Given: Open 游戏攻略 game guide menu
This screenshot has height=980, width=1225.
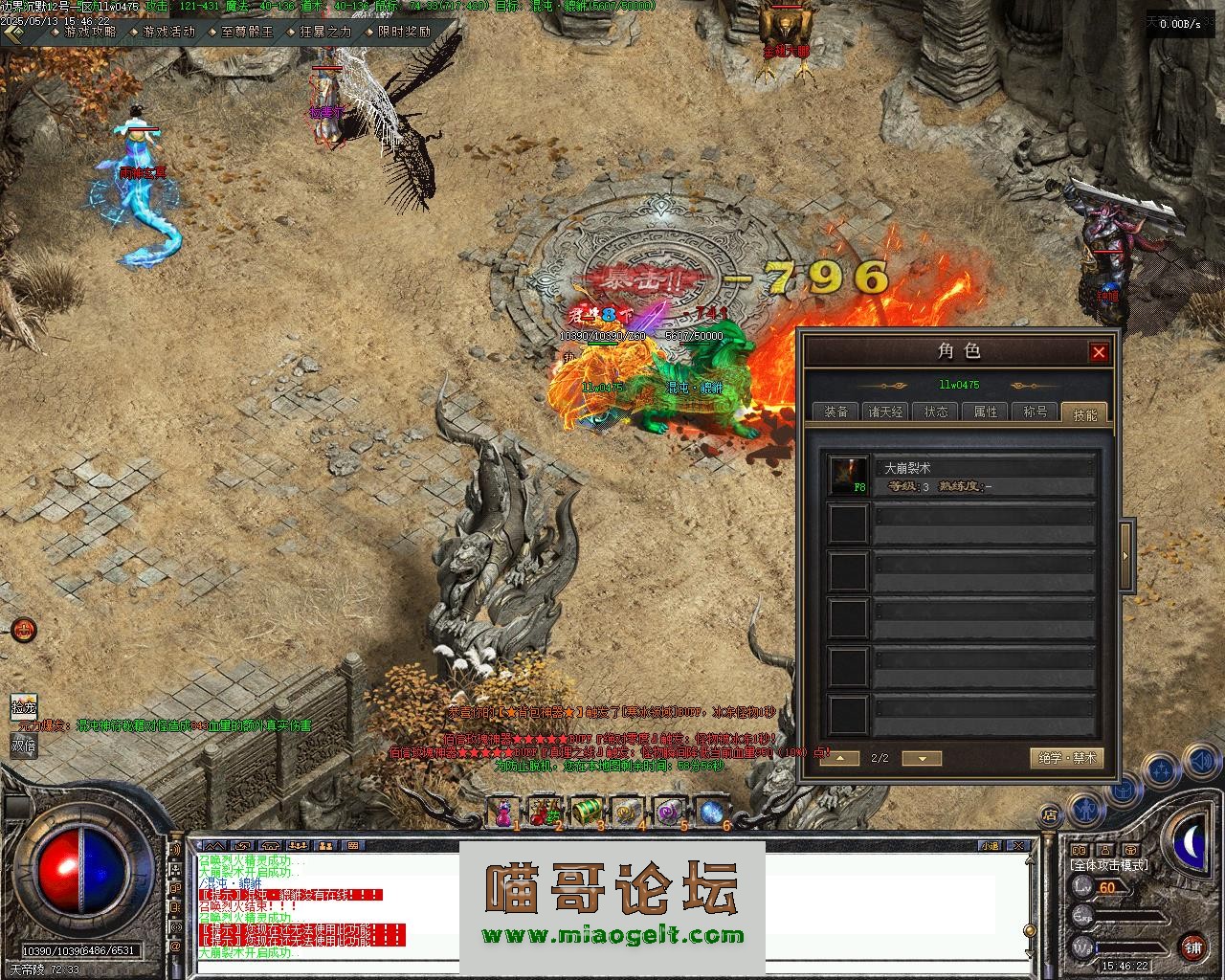Looking at the screenshot, I should [90, 32].
